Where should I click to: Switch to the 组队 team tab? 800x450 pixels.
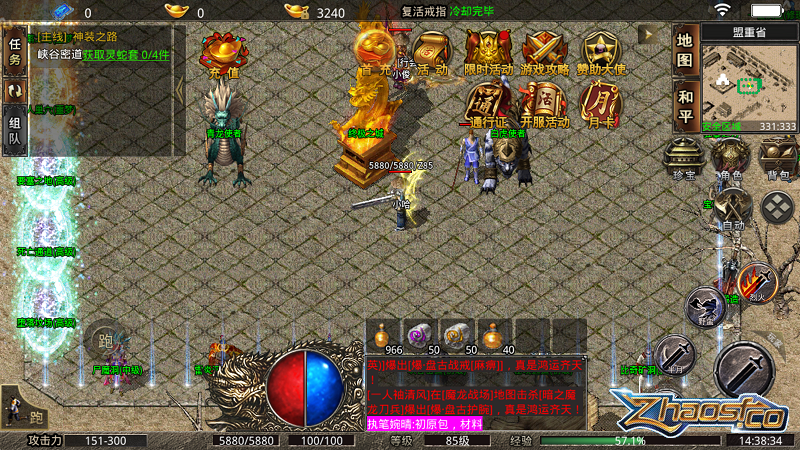tap(15, 132)
